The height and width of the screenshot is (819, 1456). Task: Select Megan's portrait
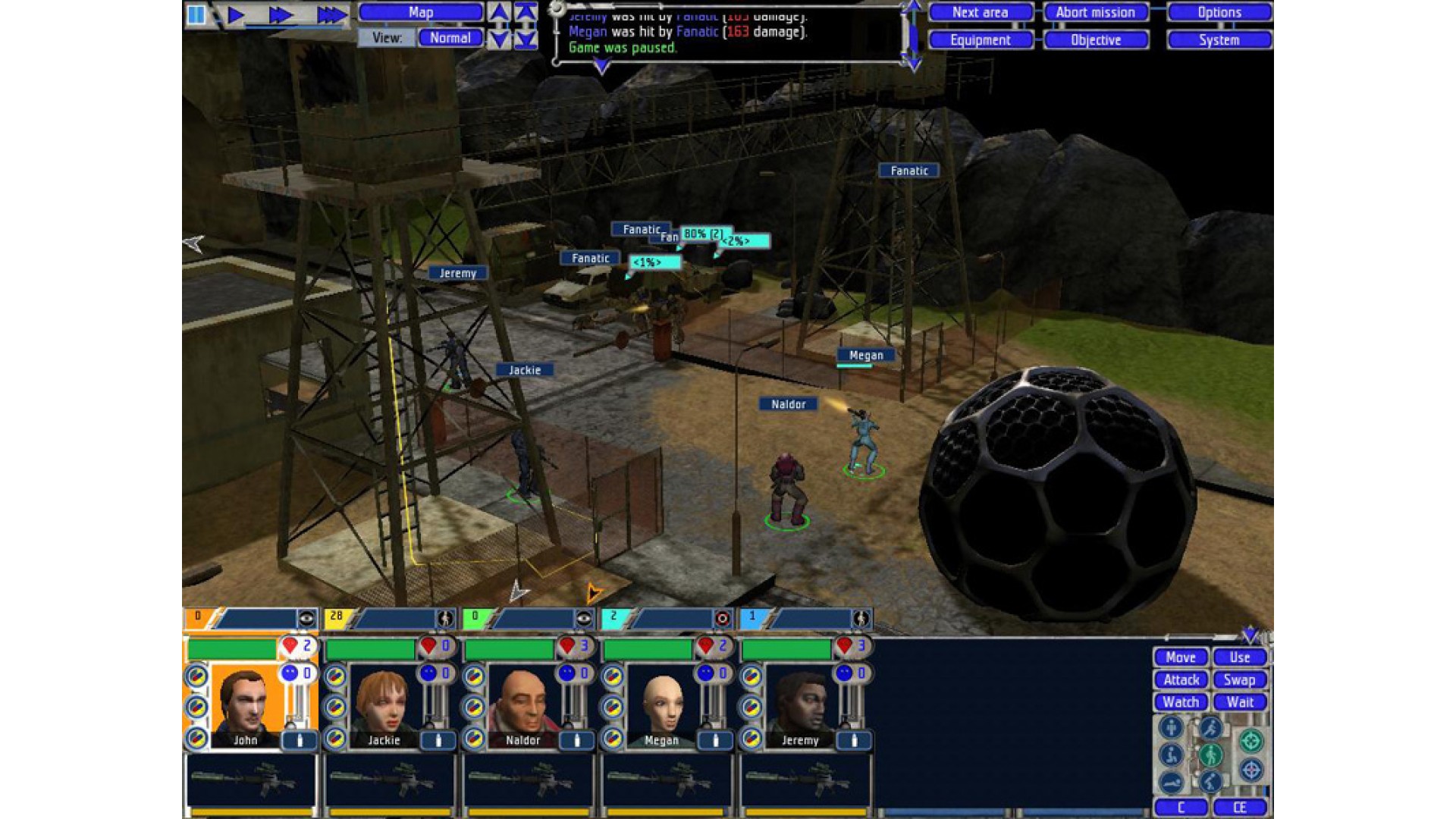tap(661, 705)
